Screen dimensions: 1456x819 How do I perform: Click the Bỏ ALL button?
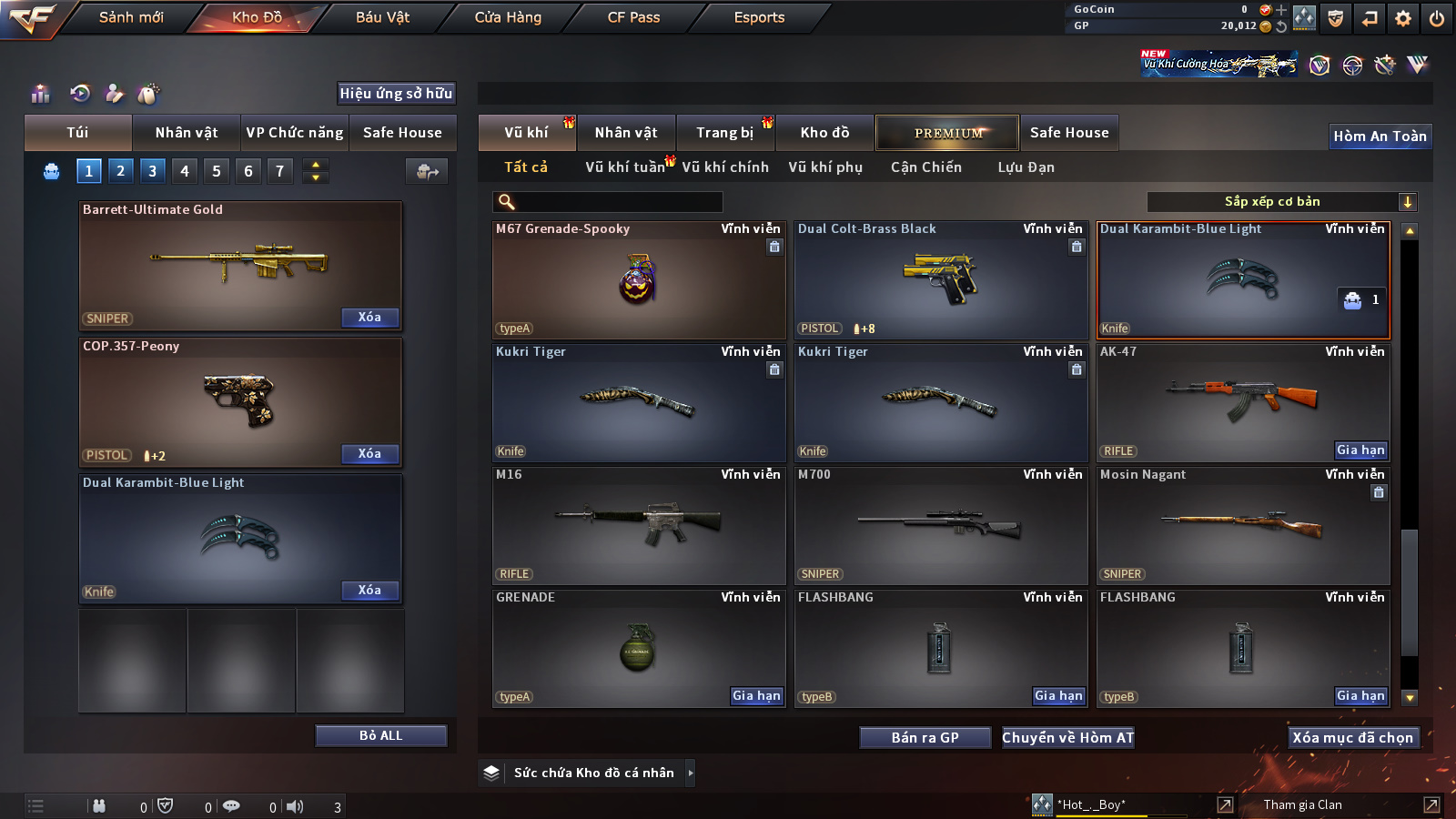pyautogui.click(x=380, y=735)
